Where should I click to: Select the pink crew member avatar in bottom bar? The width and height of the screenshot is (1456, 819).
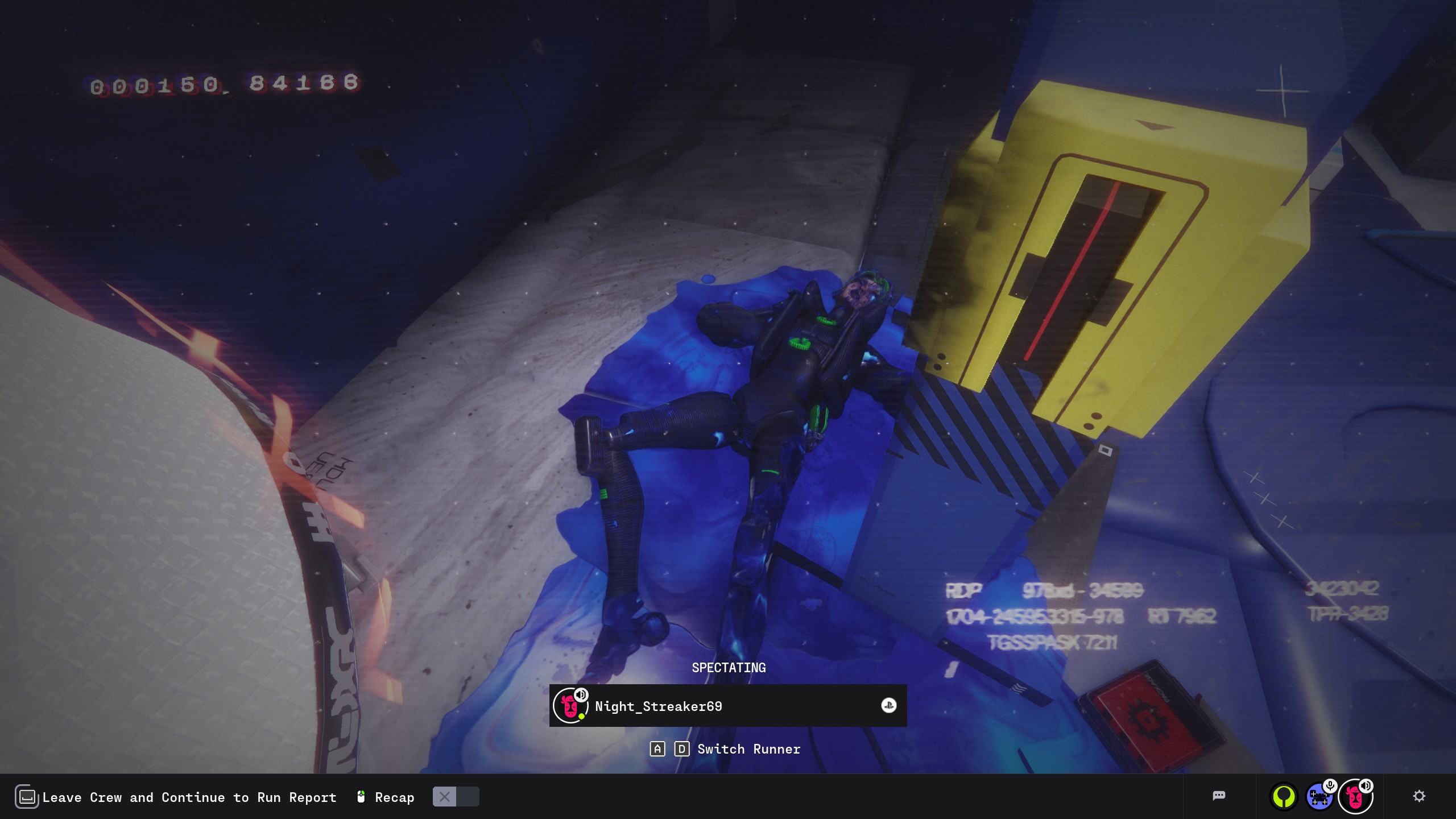tap(1355, 797)
